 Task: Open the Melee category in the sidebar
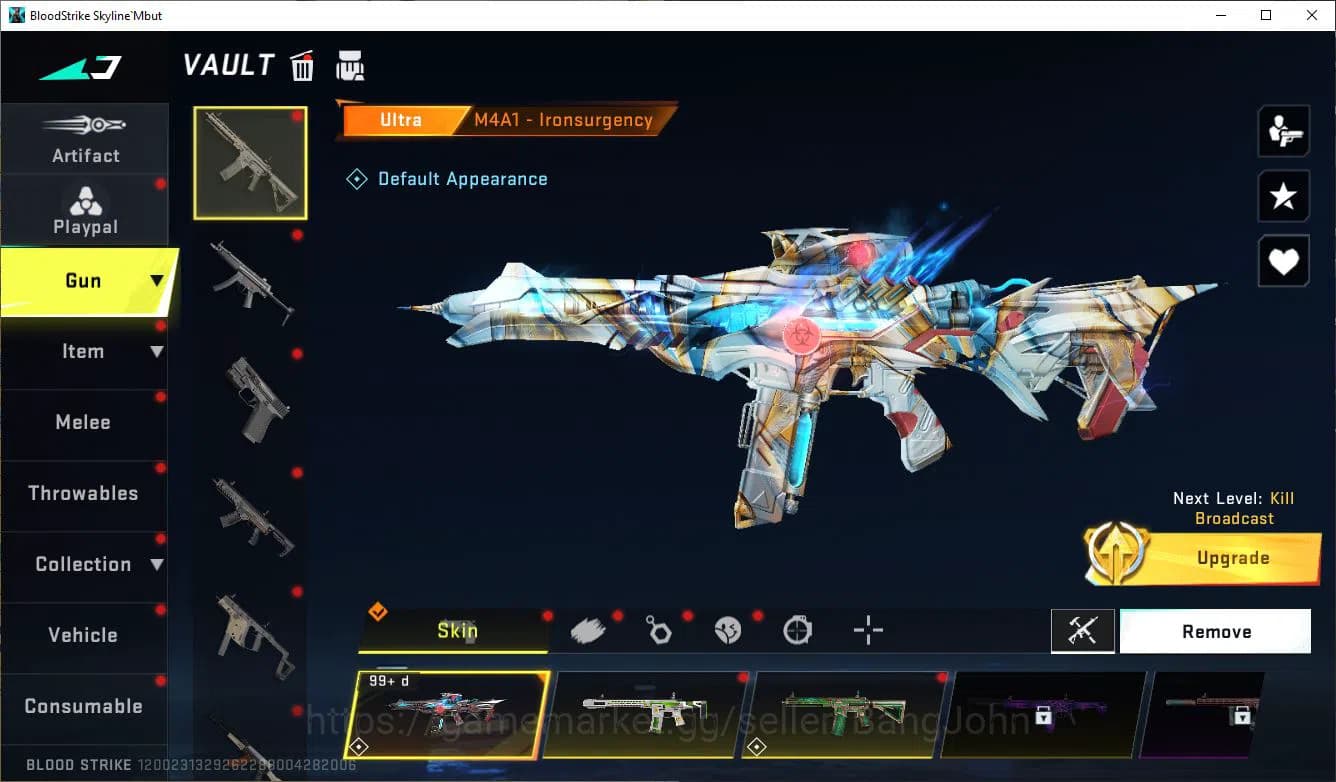83,422
